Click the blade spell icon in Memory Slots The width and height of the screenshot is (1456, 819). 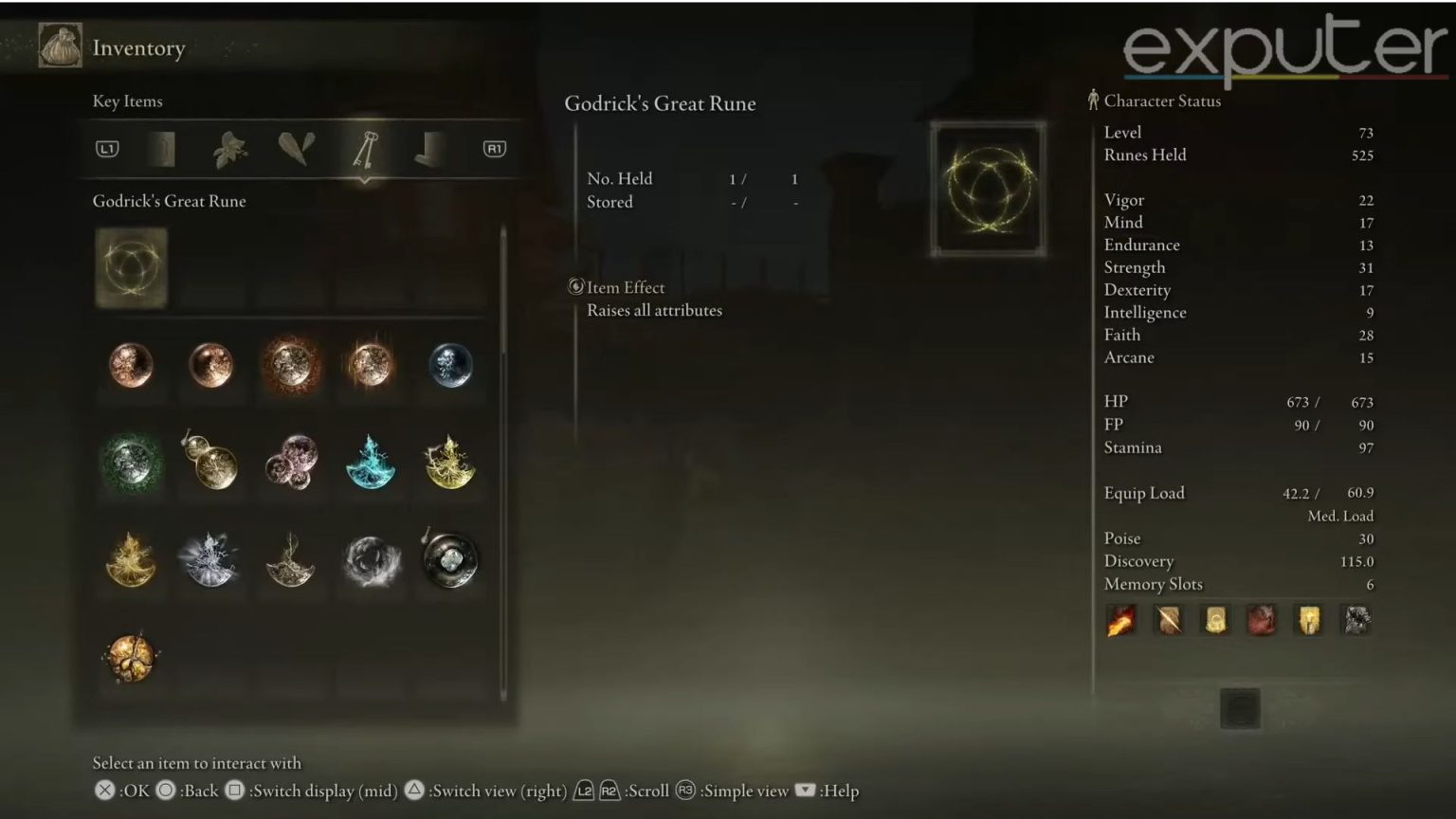(x=1168, y=619)
